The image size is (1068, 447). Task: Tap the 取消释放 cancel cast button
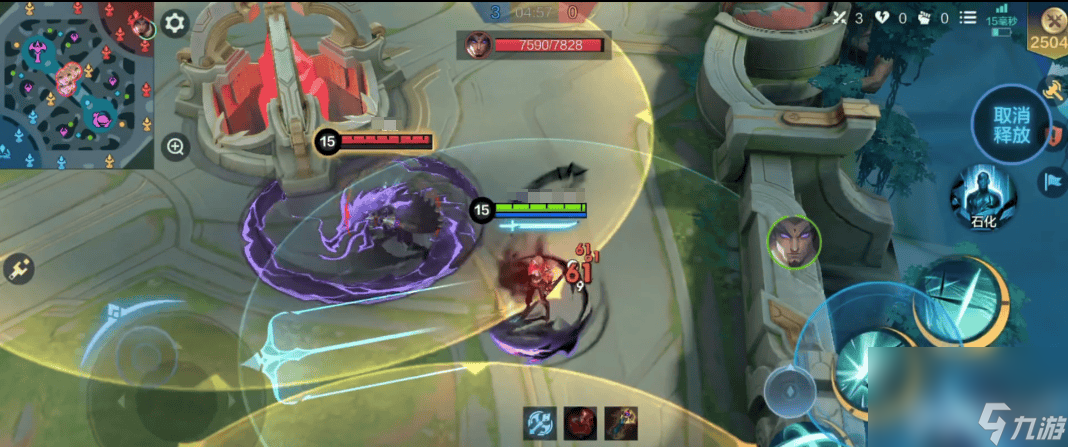(x=1011, y=125)
